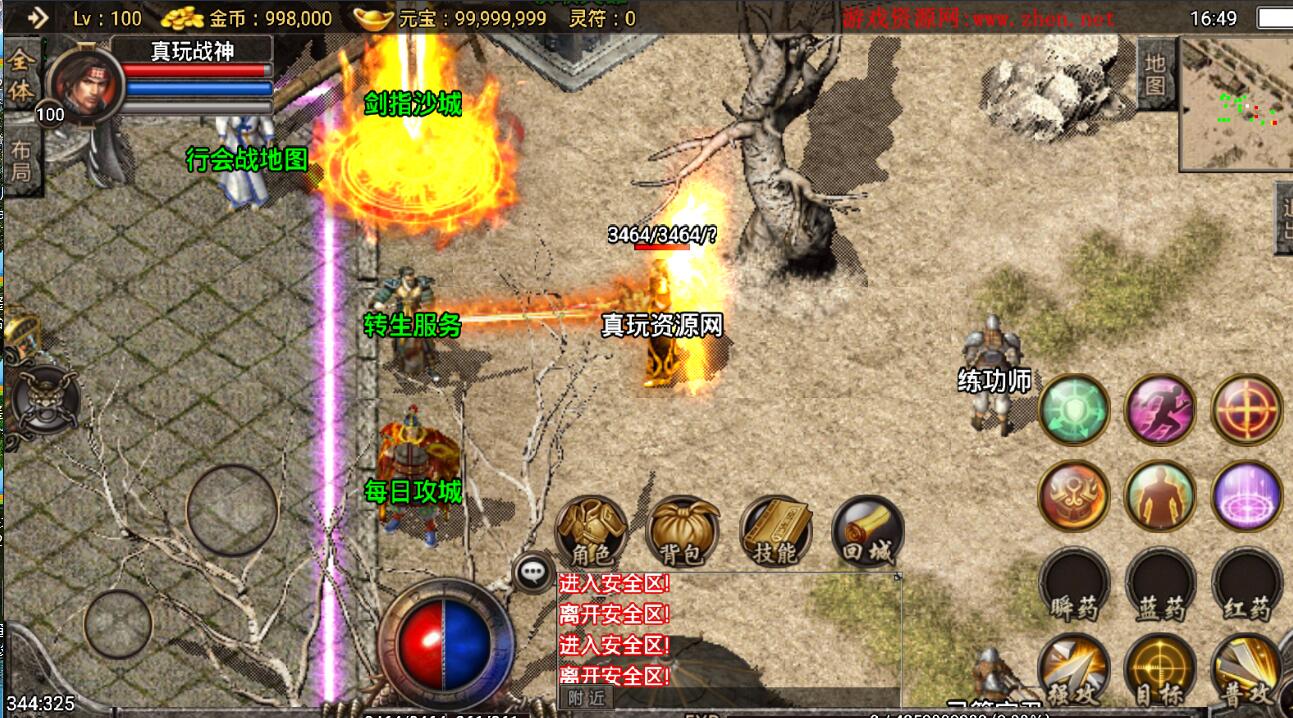Switch to the 全体 tab
Screen dimensions: 1293x718
coord(21,75)
